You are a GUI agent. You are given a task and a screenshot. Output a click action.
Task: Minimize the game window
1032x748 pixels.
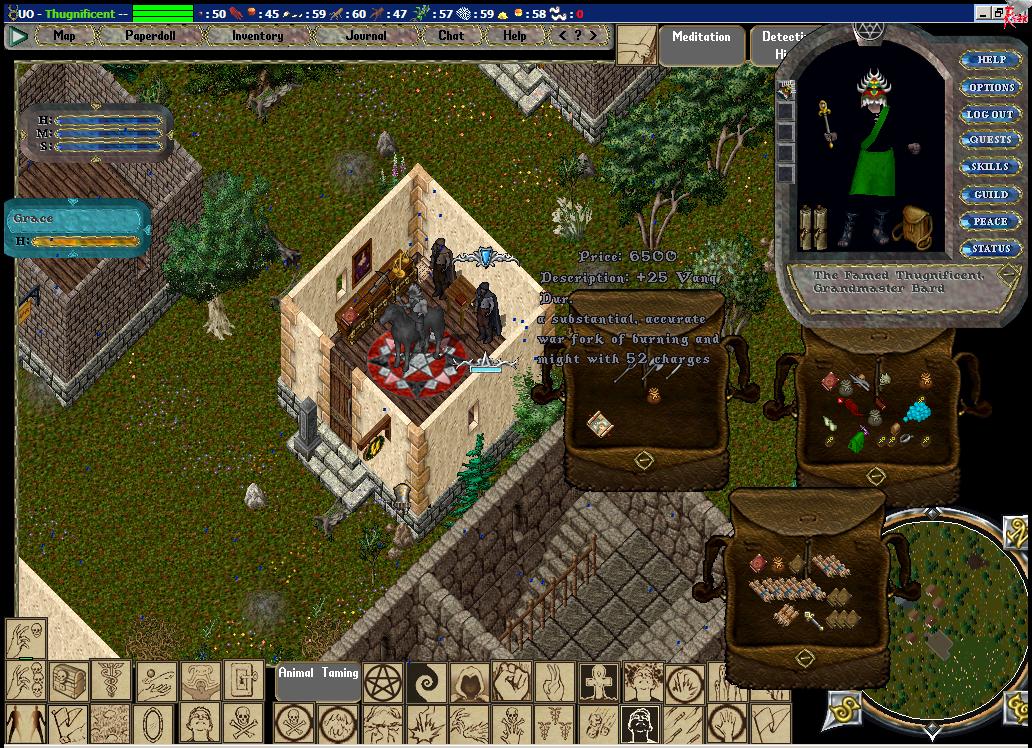[983, 13]
